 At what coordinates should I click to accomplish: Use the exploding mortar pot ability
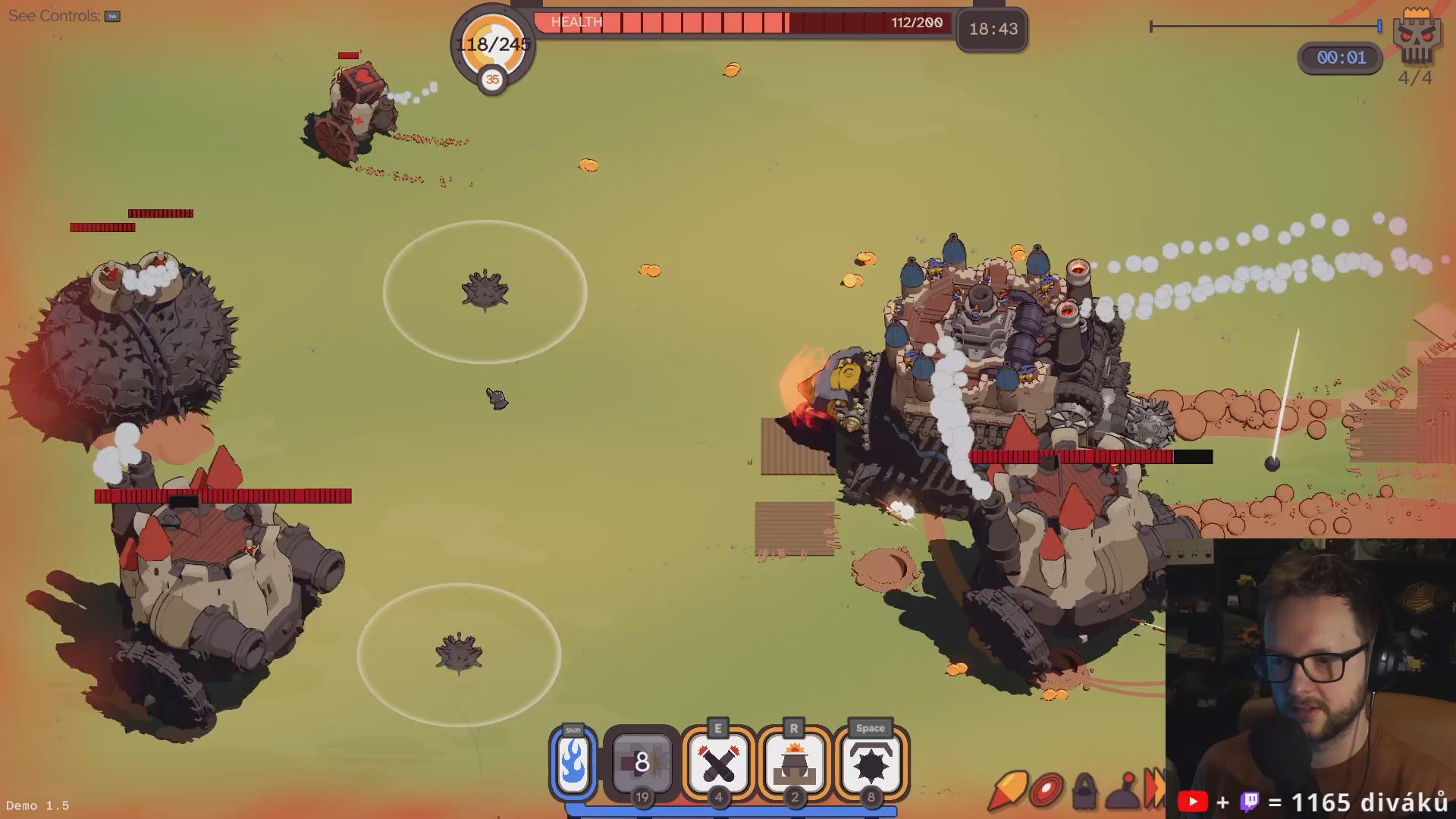point(794,762)
